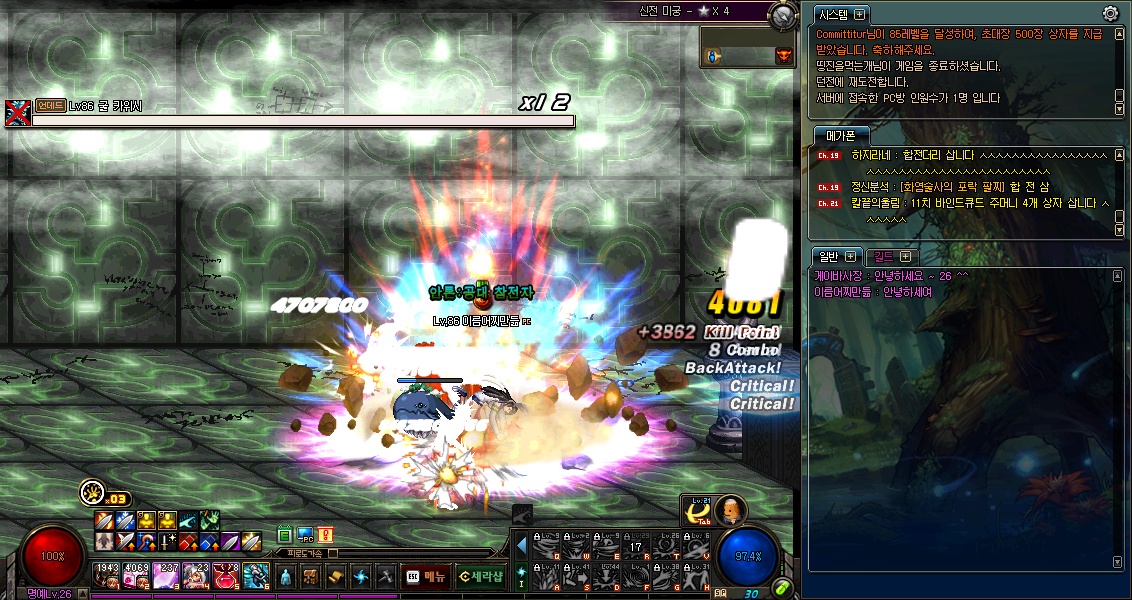Open the character info silhouette icon
The height and width of the screenshot is (600, 1132).
286,576
